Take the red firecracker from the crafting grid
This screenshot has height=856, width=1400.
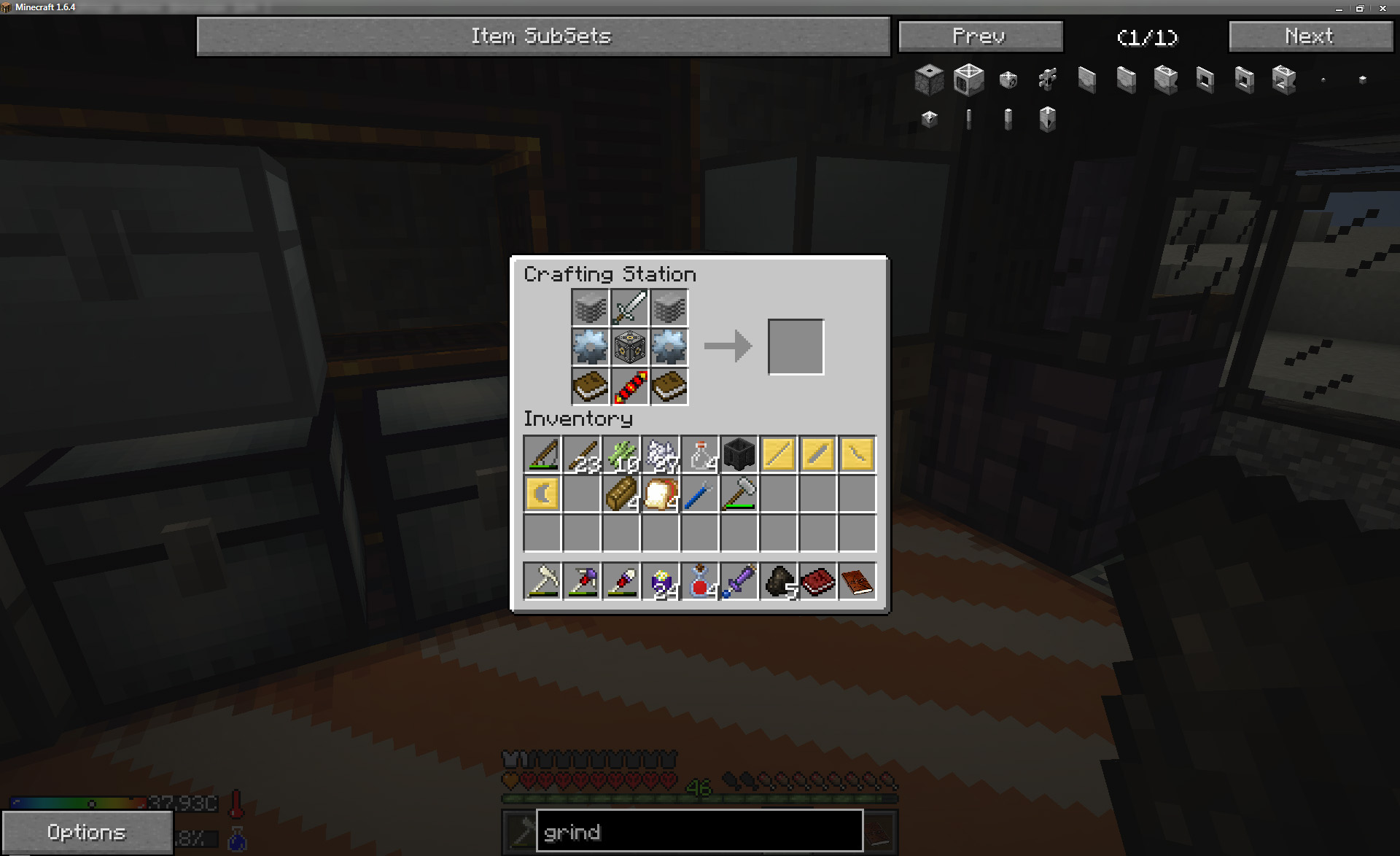click(629, 386)
